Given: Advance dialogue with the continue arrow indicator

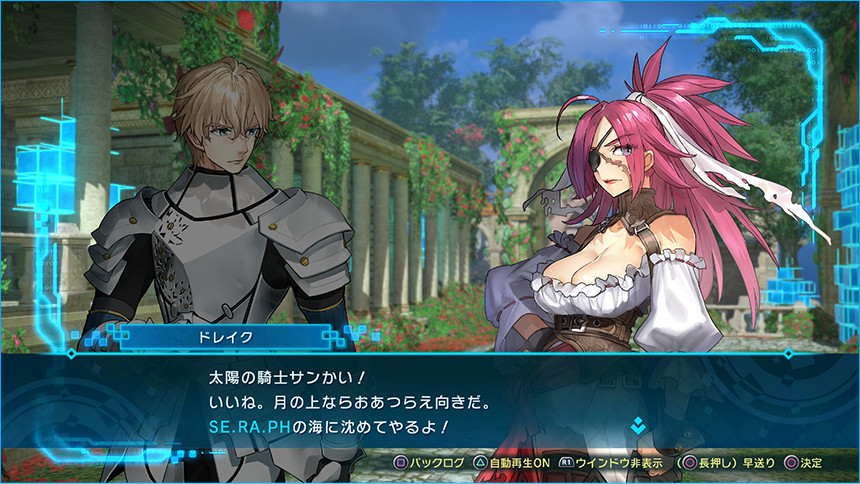Looking at the screenshot, I should point(637,427).
